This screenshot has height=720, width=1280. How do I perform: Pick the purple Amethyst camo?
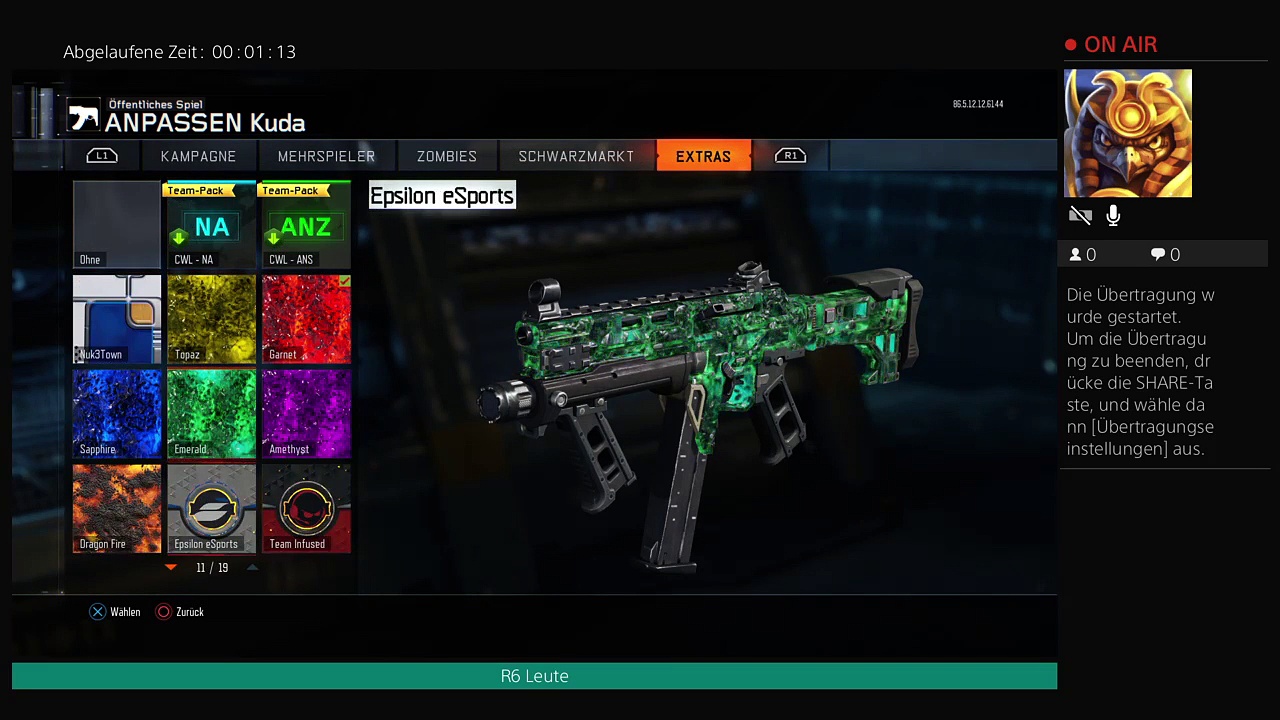coord(306,414)
